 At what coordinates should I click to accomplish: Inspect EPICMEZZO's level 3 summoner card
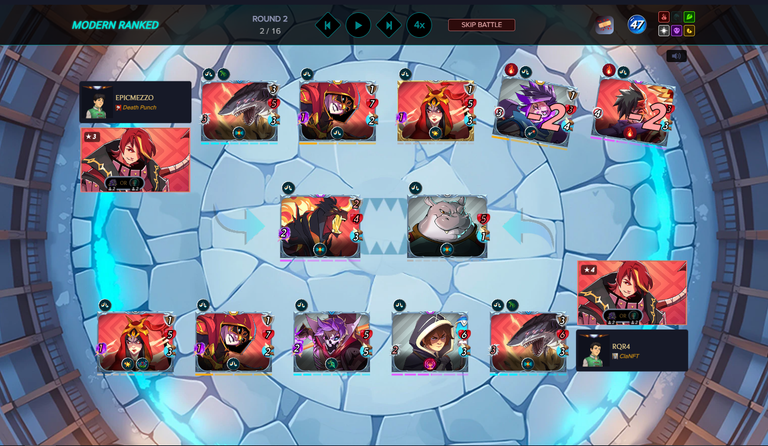click(x=135, y=159)
